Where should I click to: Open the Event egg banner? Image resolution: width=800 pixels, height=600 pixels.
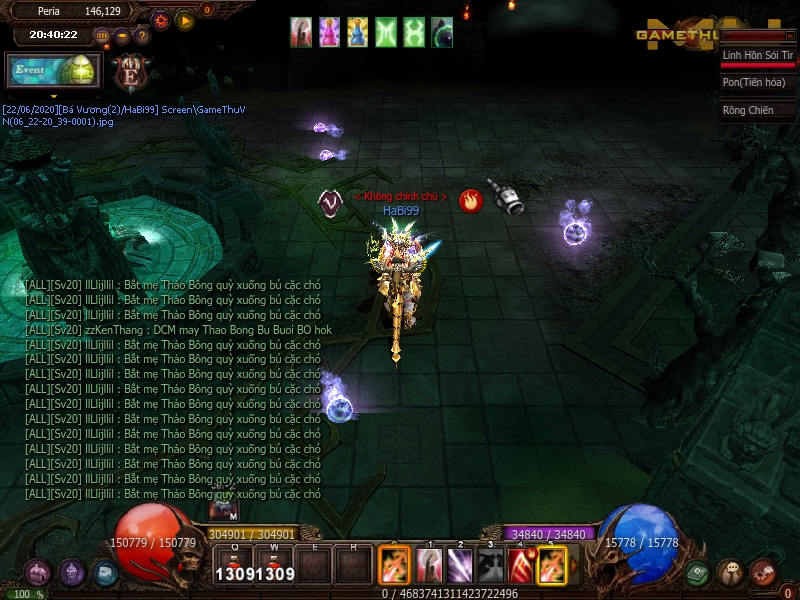tap(54, 70)
